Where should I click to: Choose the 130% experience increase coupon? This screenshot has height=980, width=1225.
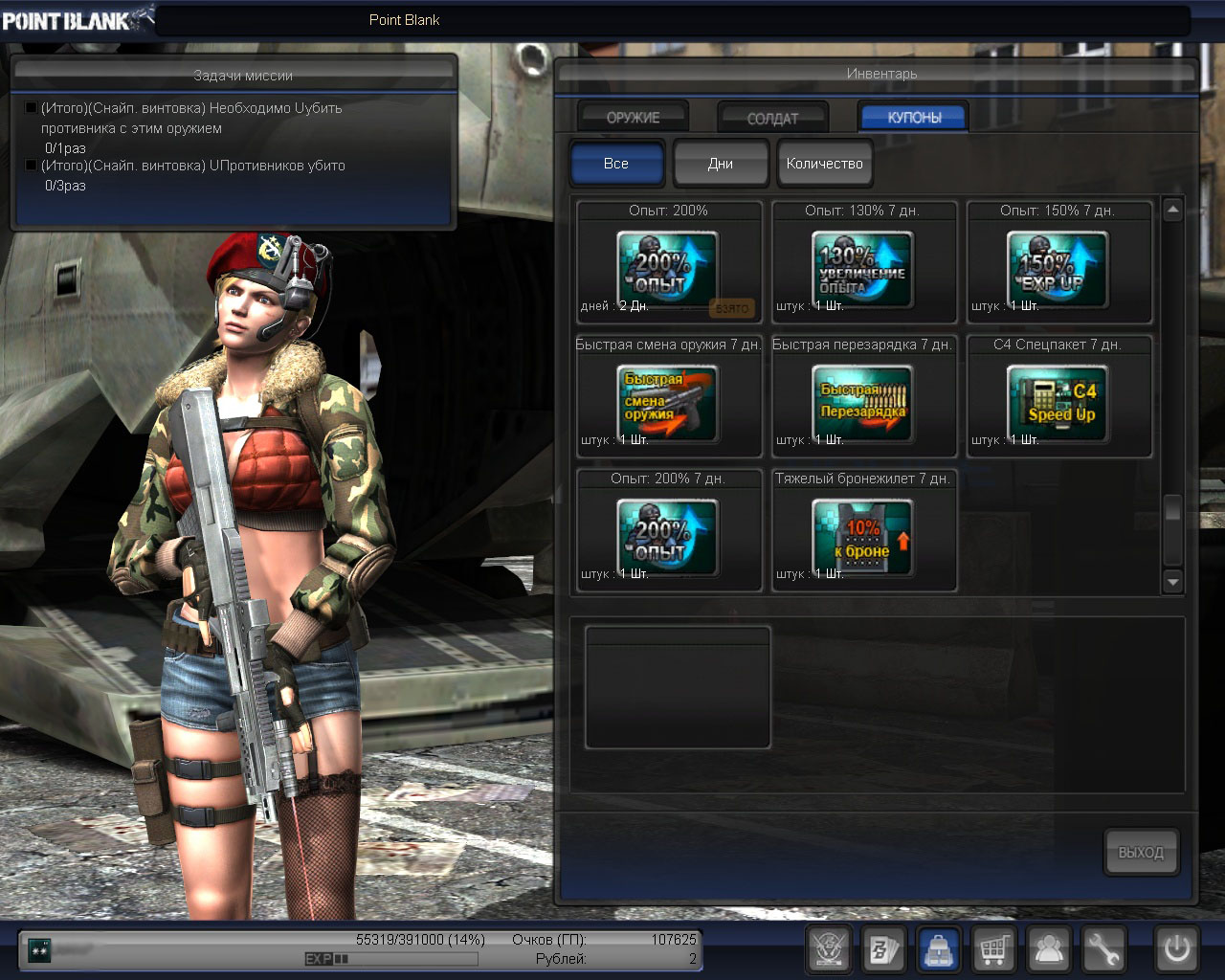863,269
